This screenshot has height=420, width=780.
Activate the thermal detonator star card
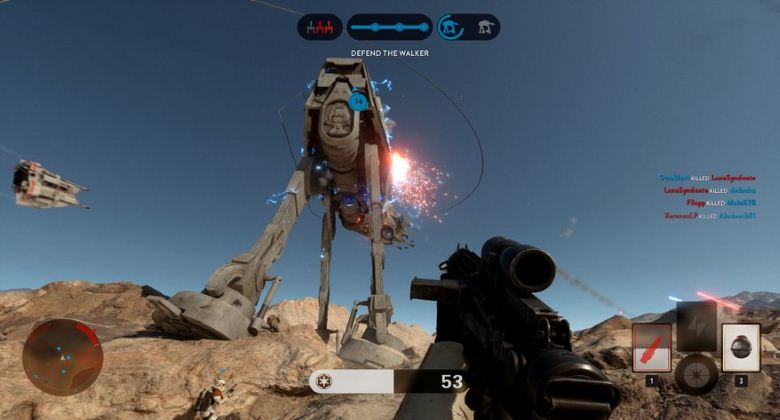(741, 347)
